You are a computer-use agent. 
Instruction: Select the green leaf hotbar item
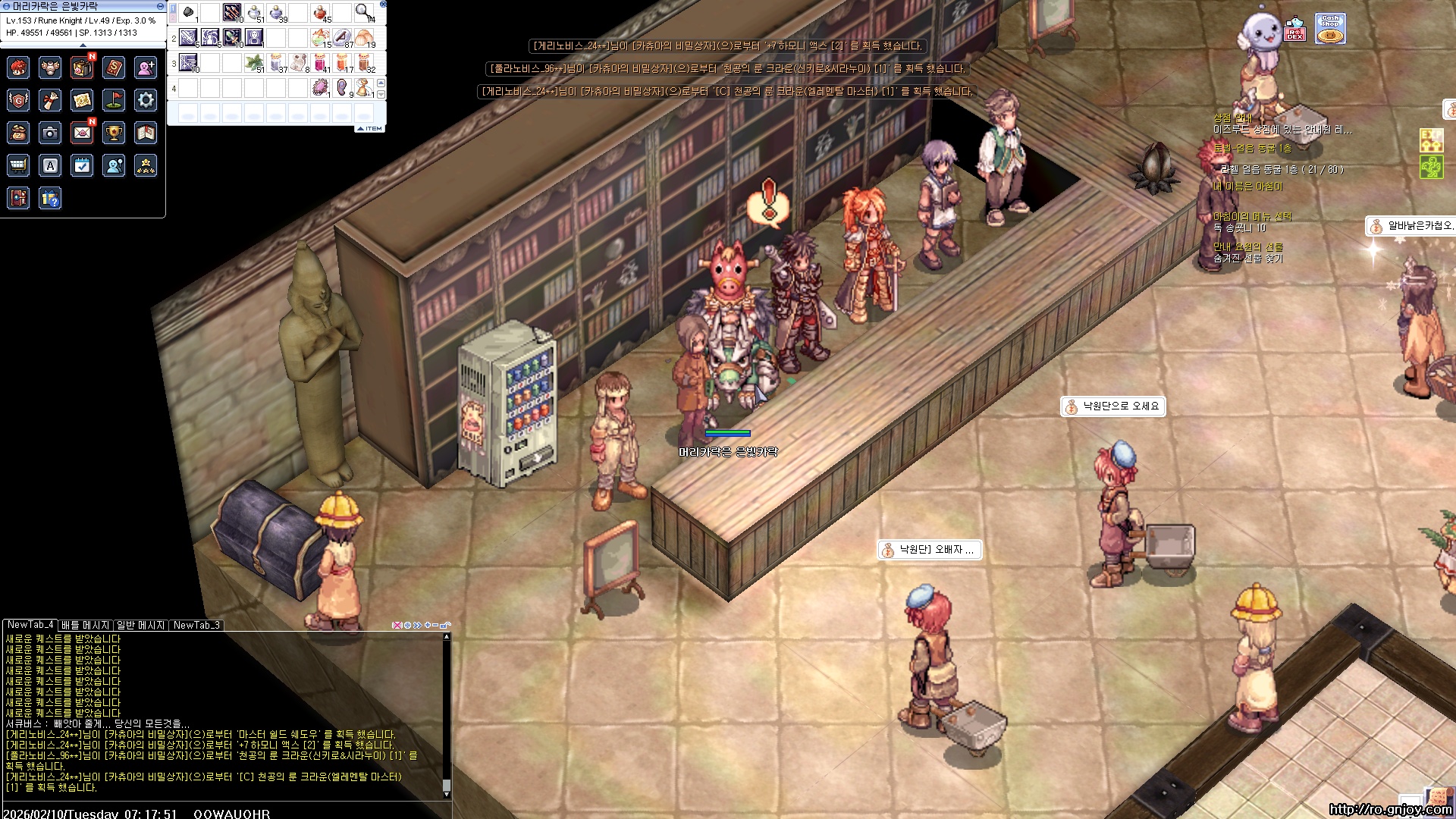coord(254,62)
